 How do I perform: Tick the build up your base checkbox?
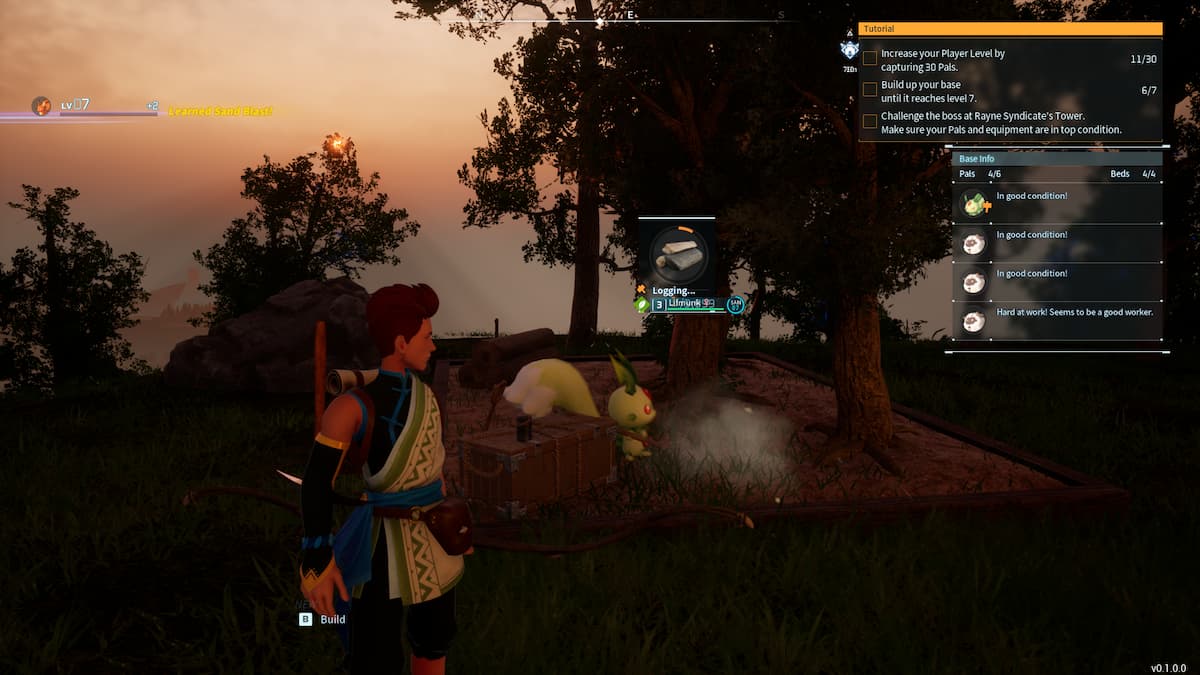click(x=870, y=89)
